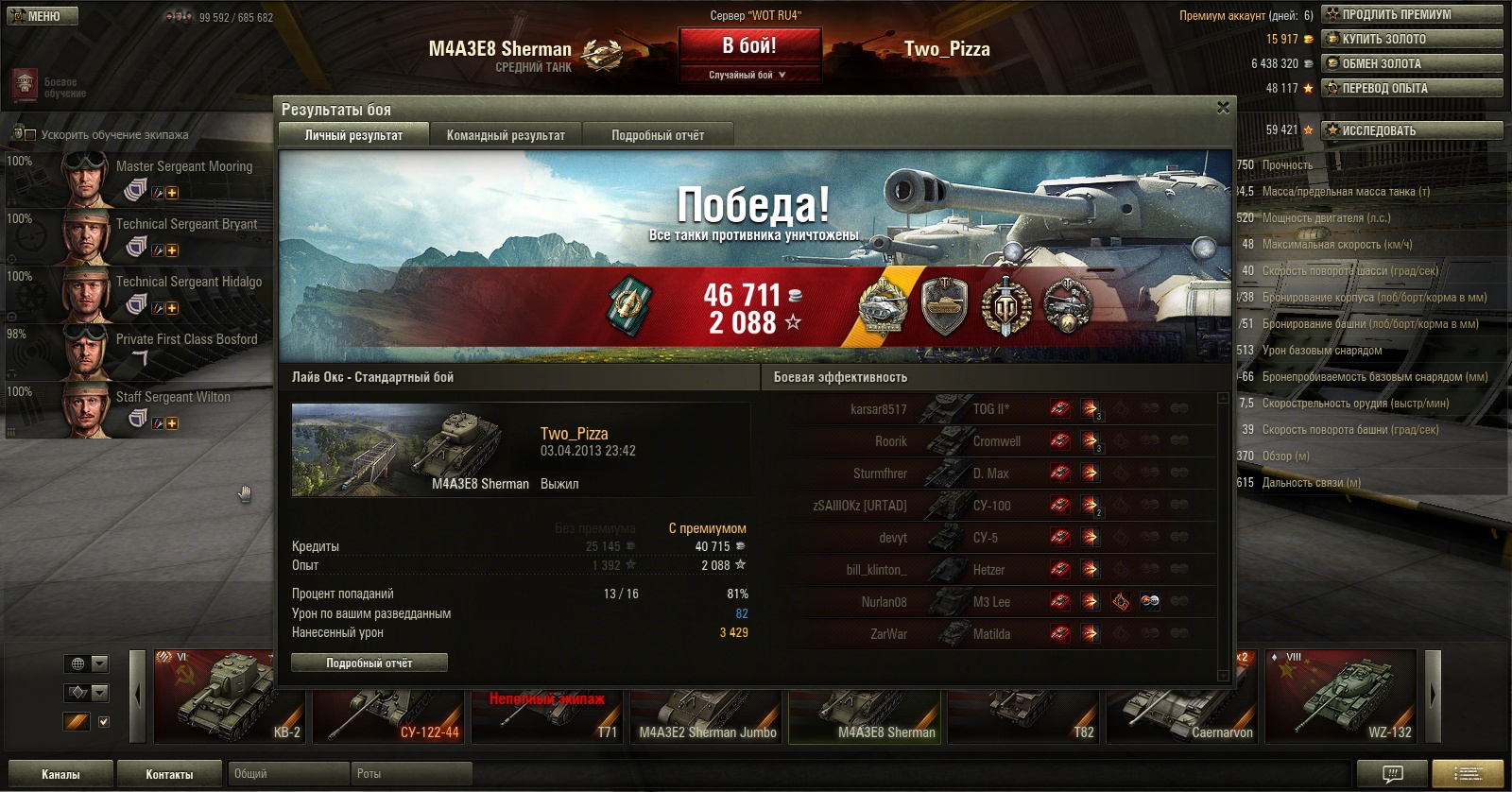Open Обмен золота exchange

point(1412,63)
